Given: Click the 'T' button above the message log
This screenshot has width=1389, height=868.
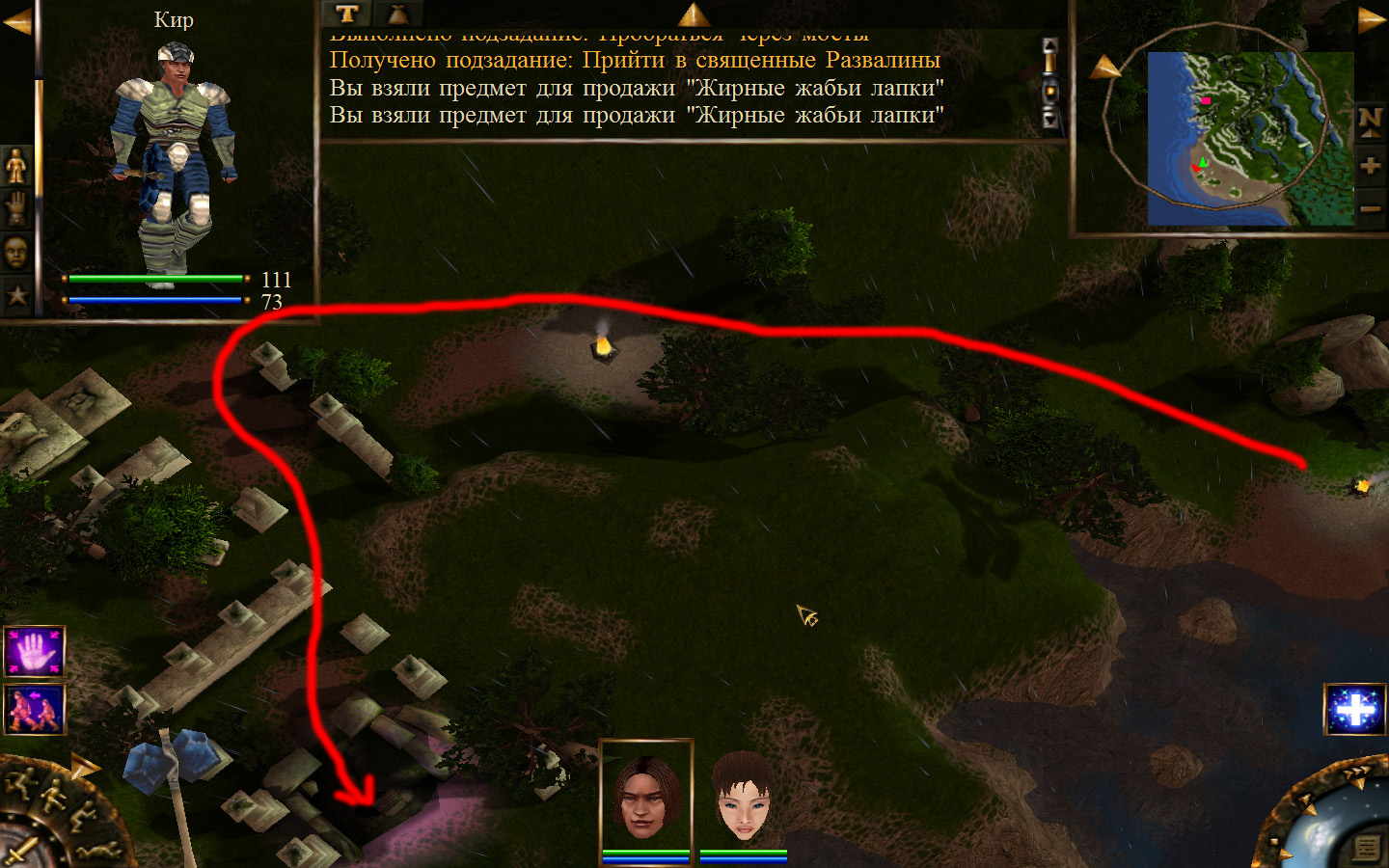Looking at the screenshot, I should coord(347,14).
